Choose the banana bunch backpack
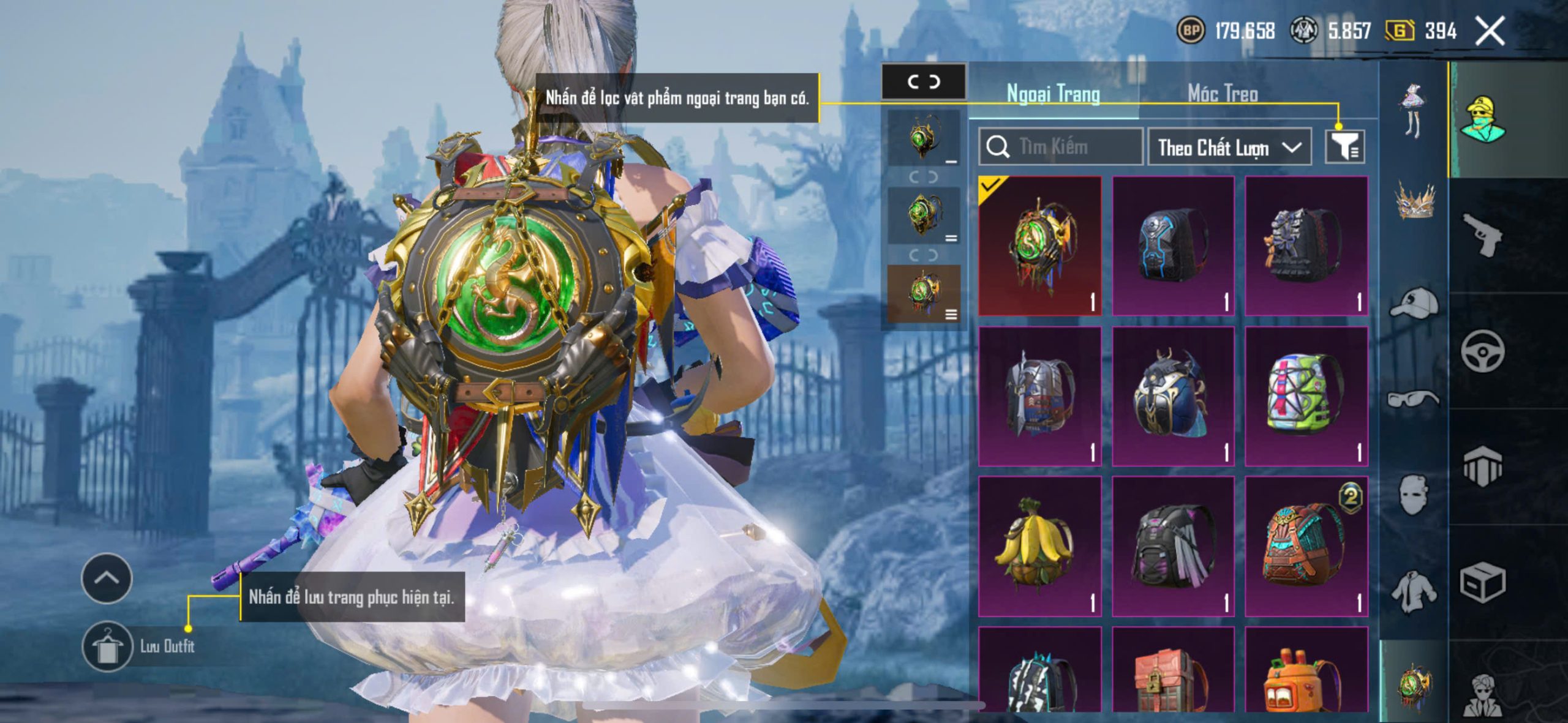The width and height of the screenshot is (1568, 723). [x=1040, y=546]
